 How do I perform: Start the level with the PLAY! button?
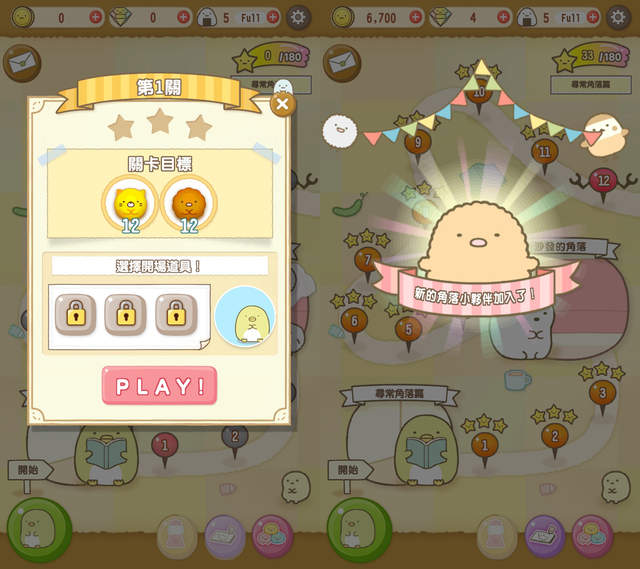pos(159,385)
